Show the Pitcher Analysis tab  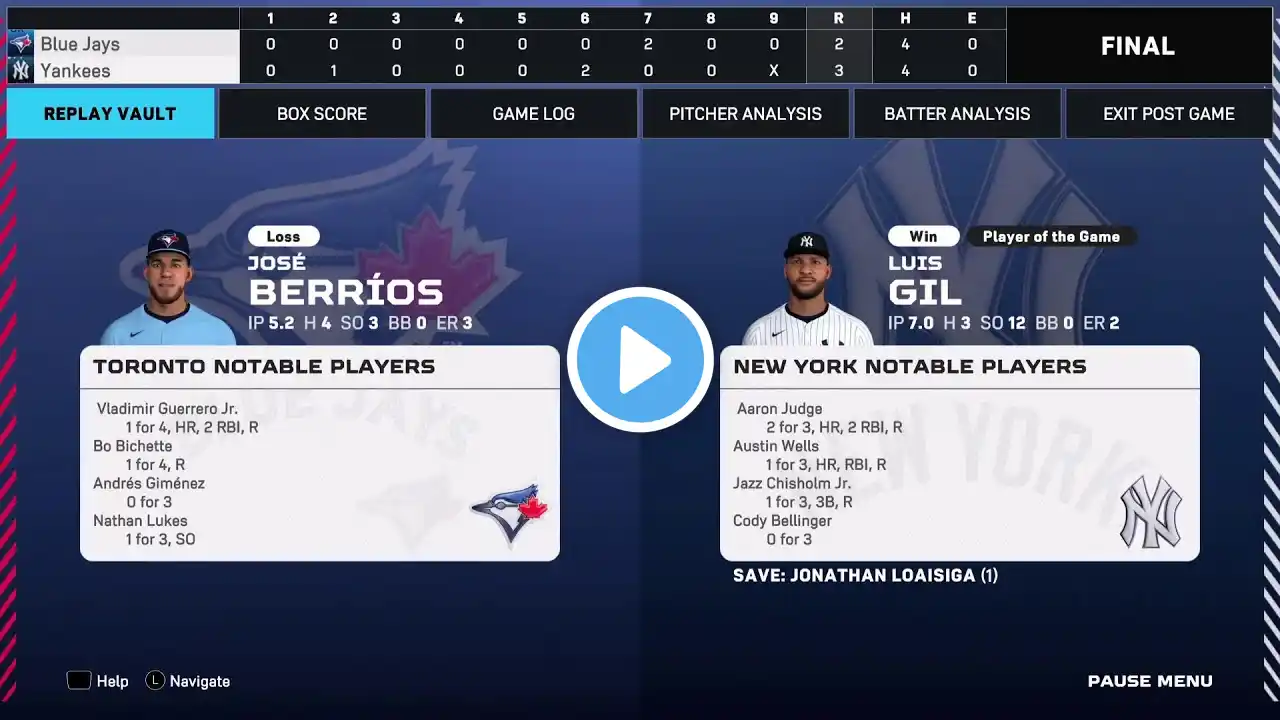(x=745, y=114)
